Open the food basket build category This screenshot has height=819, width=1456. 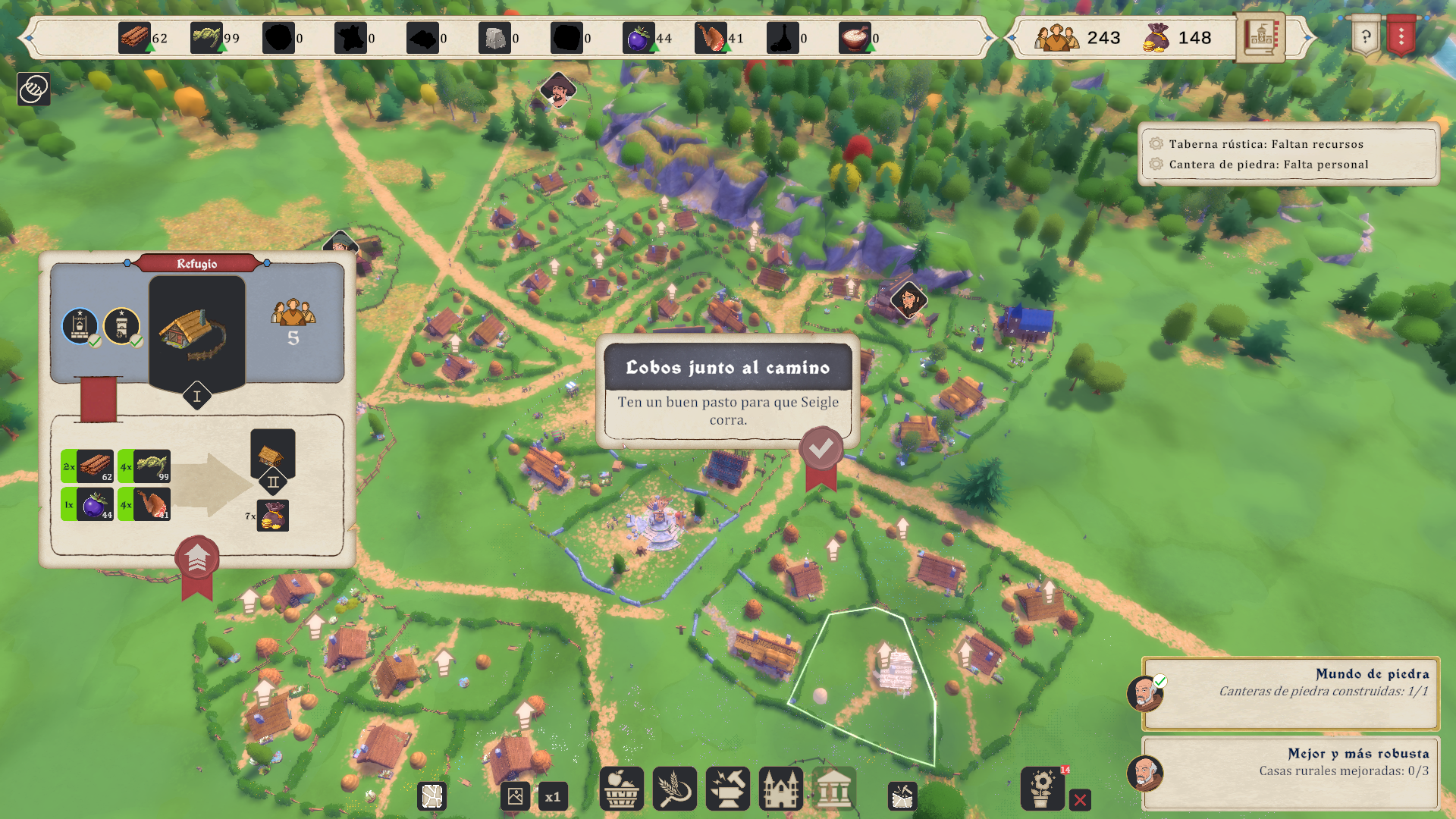(x=621, y=789)
